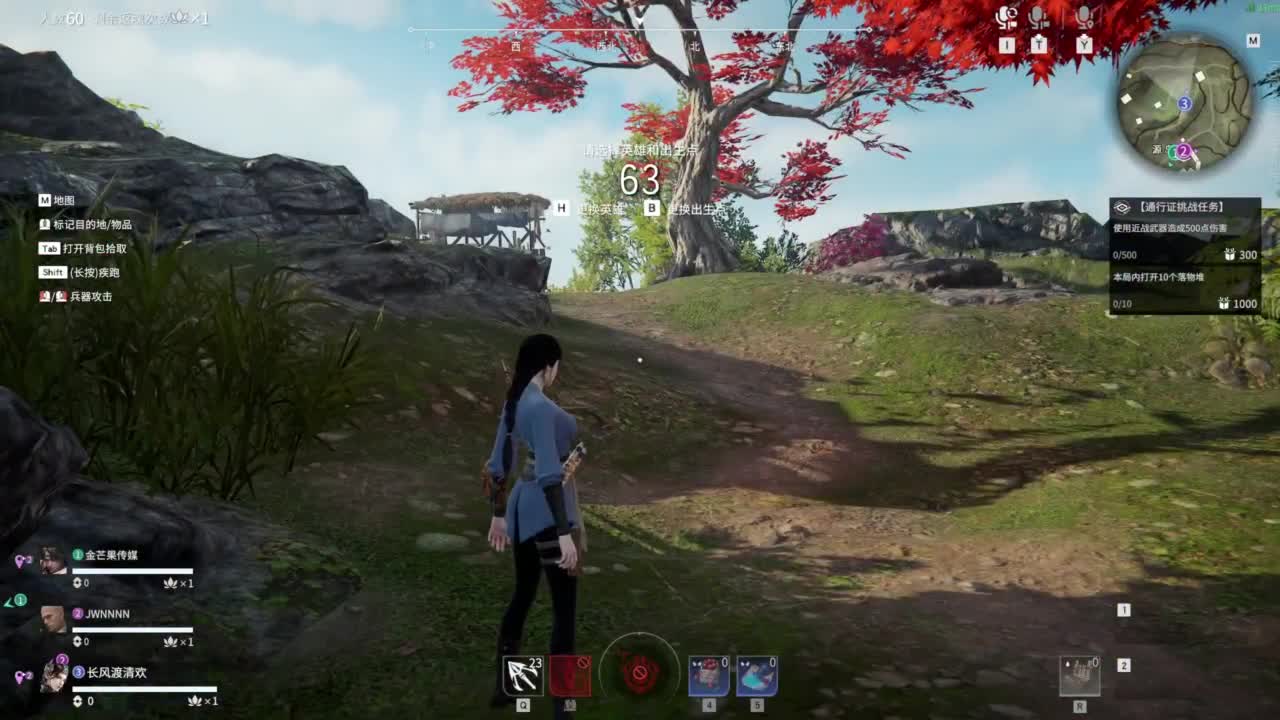Screen dimensions: 1280x720
Task: Click the red disabled weapon slot icon
Action: click(570, 677)
